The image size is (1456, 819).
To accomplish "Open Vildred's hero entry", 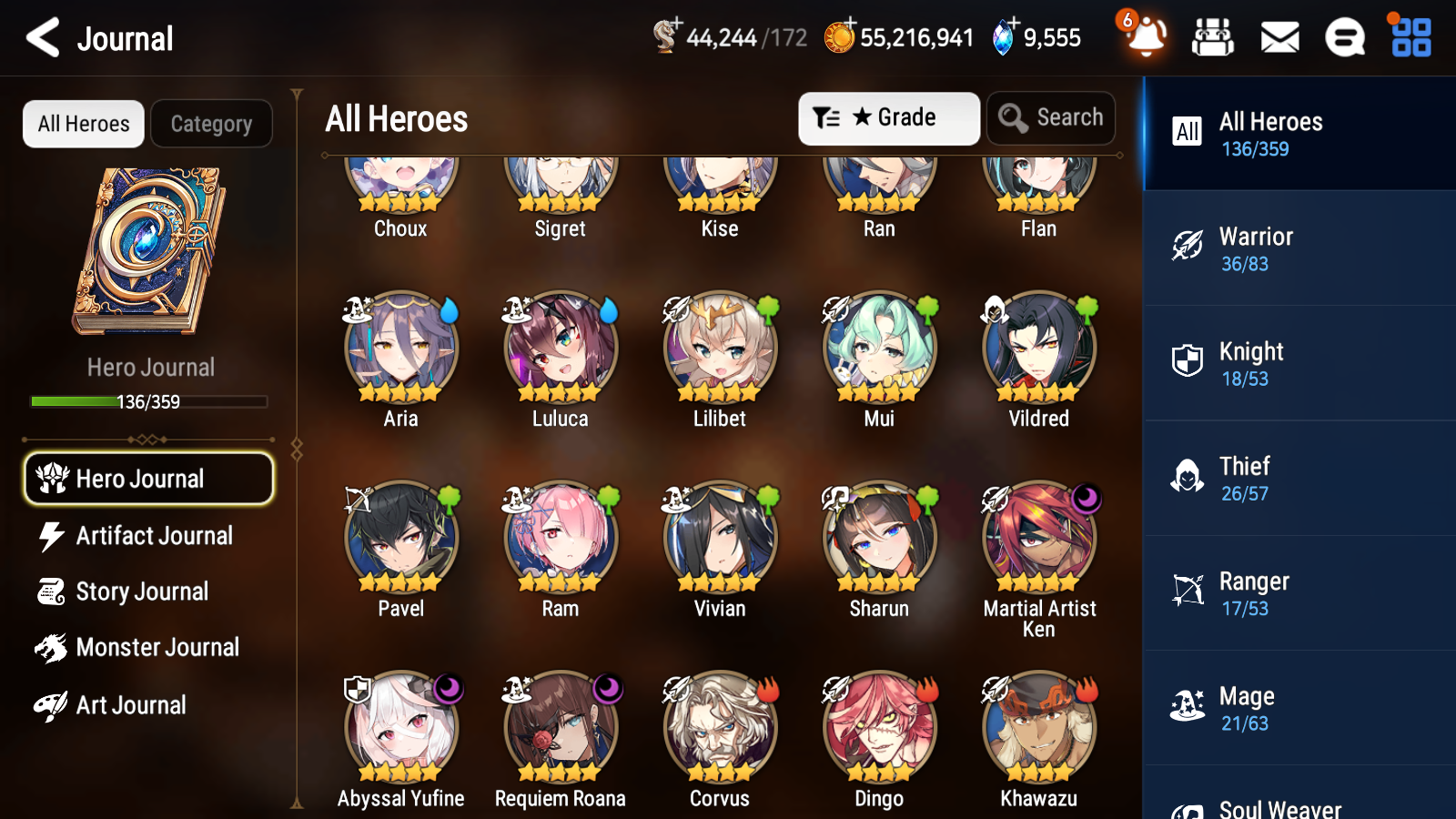I will 1037,349.
